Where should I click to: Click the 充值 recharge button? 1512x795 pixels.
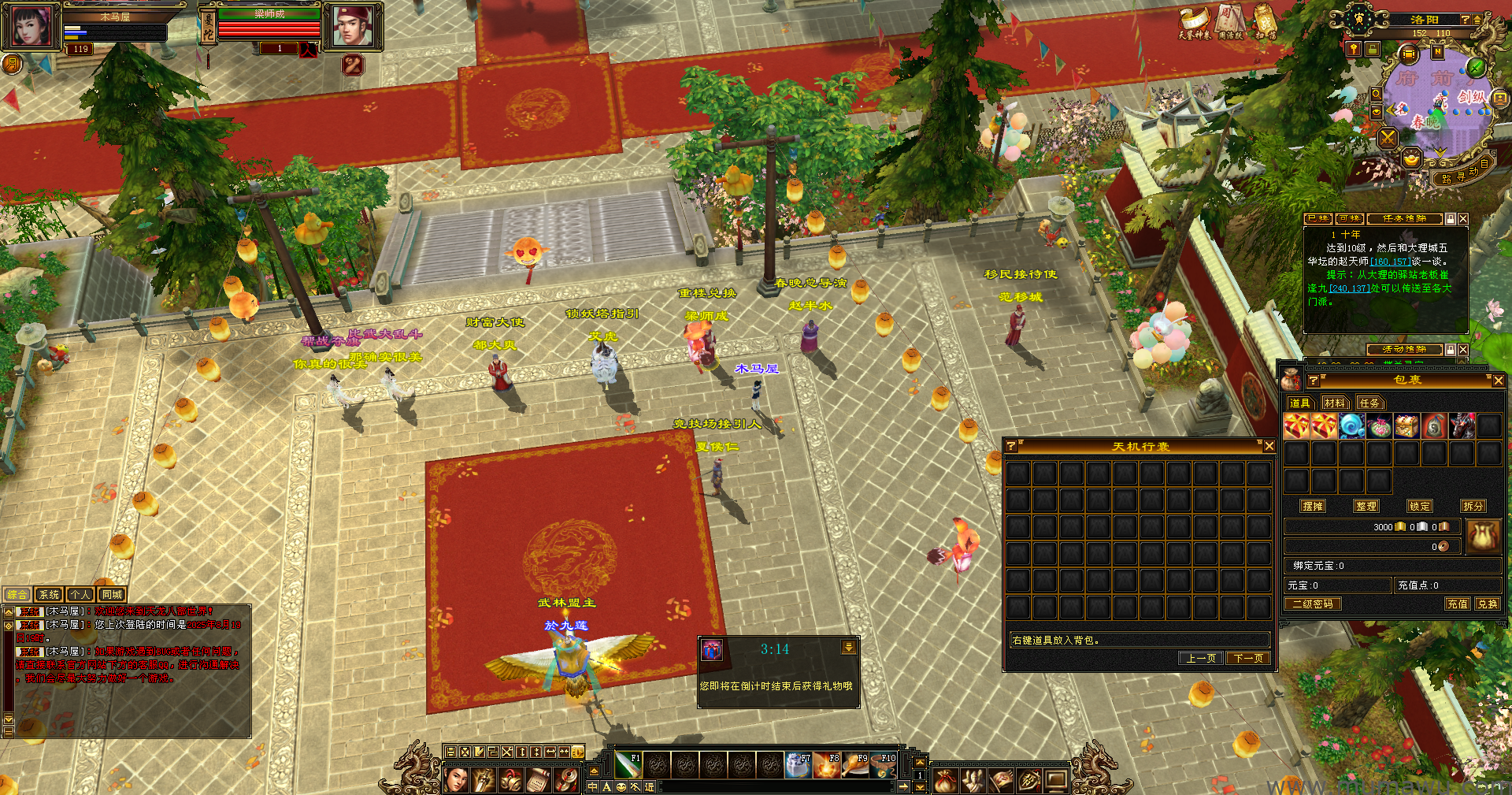point(1458,604)
